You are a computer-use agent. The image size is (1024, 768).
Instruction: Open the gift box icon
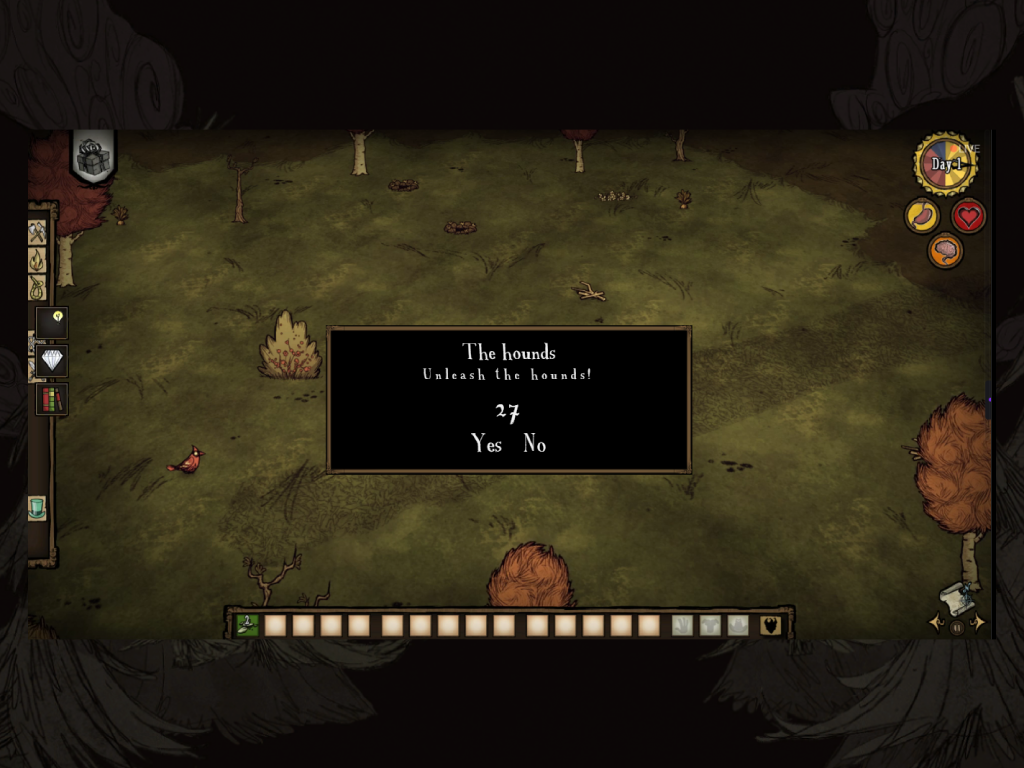pos(93,158)
